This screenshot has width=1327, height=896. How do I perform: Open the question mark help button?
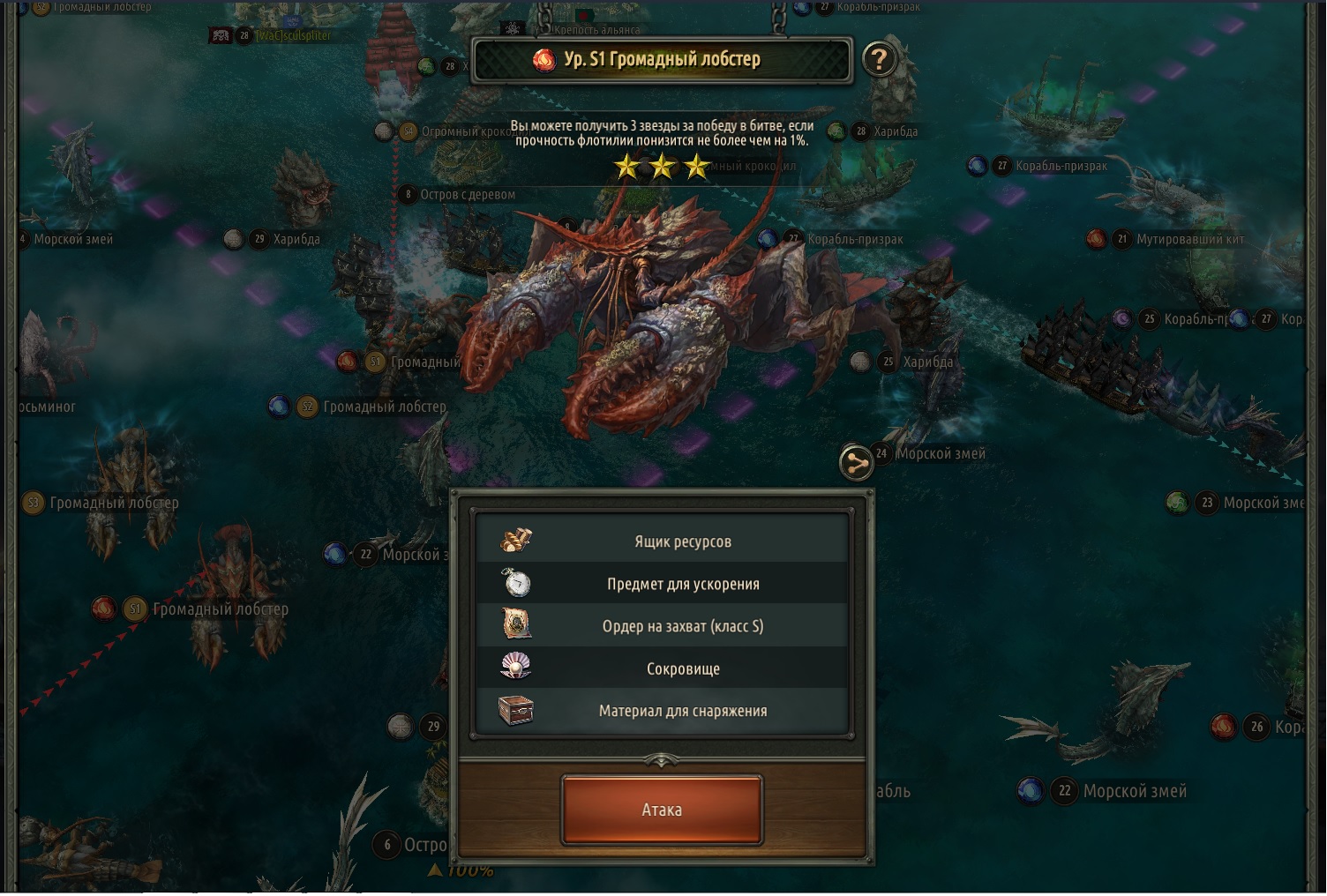point(878,60)
